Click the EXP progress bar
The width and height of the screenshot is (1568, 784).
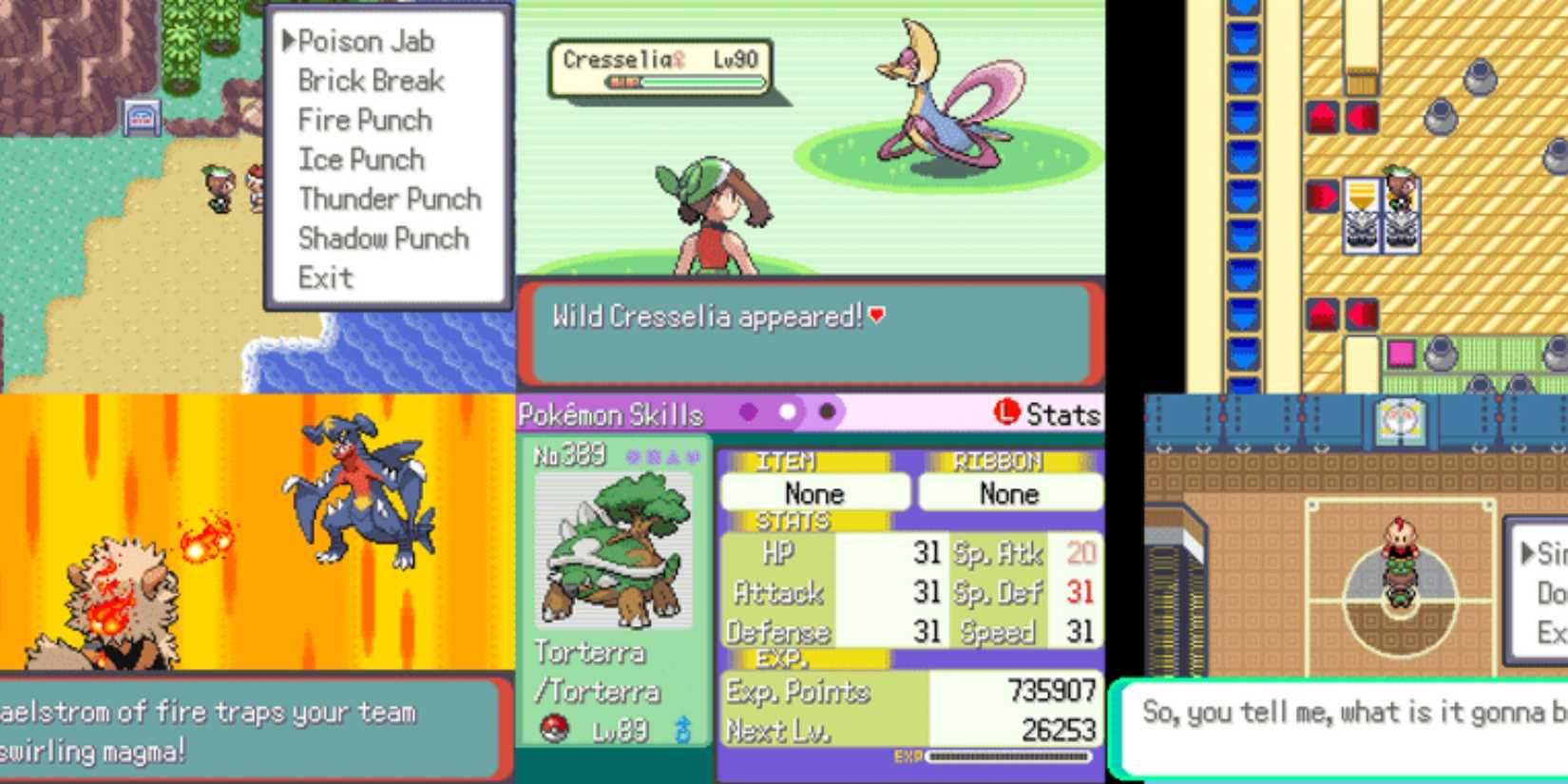(x=1007, y=757)
